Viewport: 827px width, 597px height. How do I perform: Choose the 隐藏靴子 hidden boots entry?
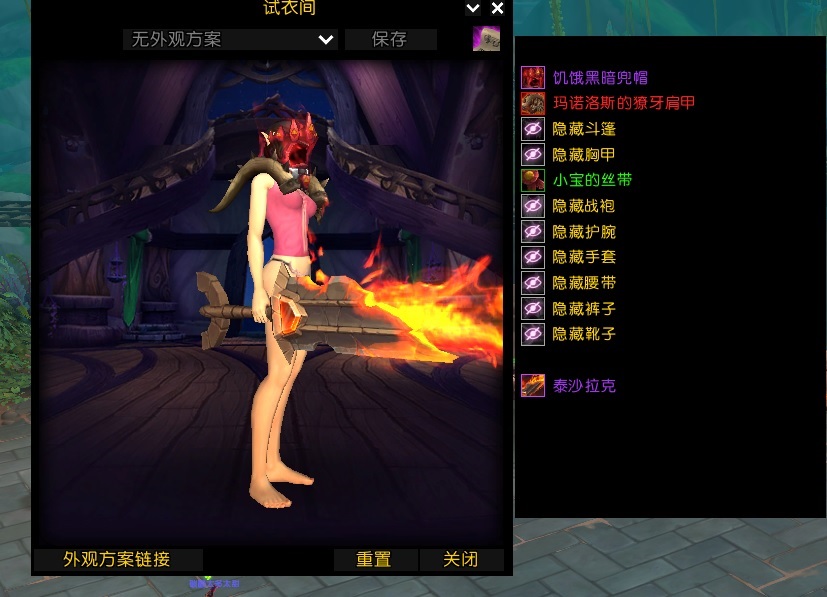pos(584,334)
